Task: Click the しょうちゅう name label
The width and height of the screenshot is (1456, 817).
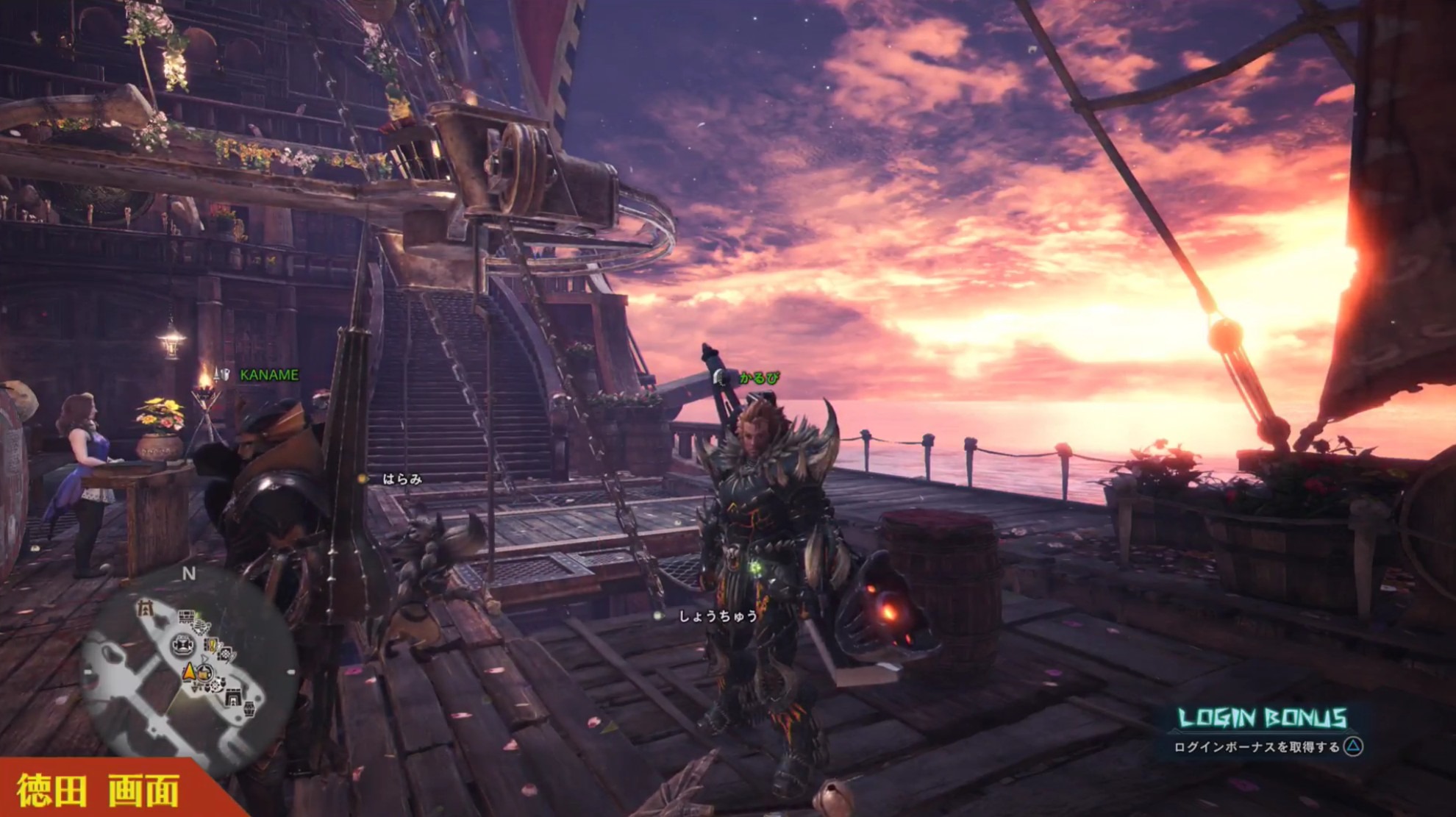Action: click(717, 616)
